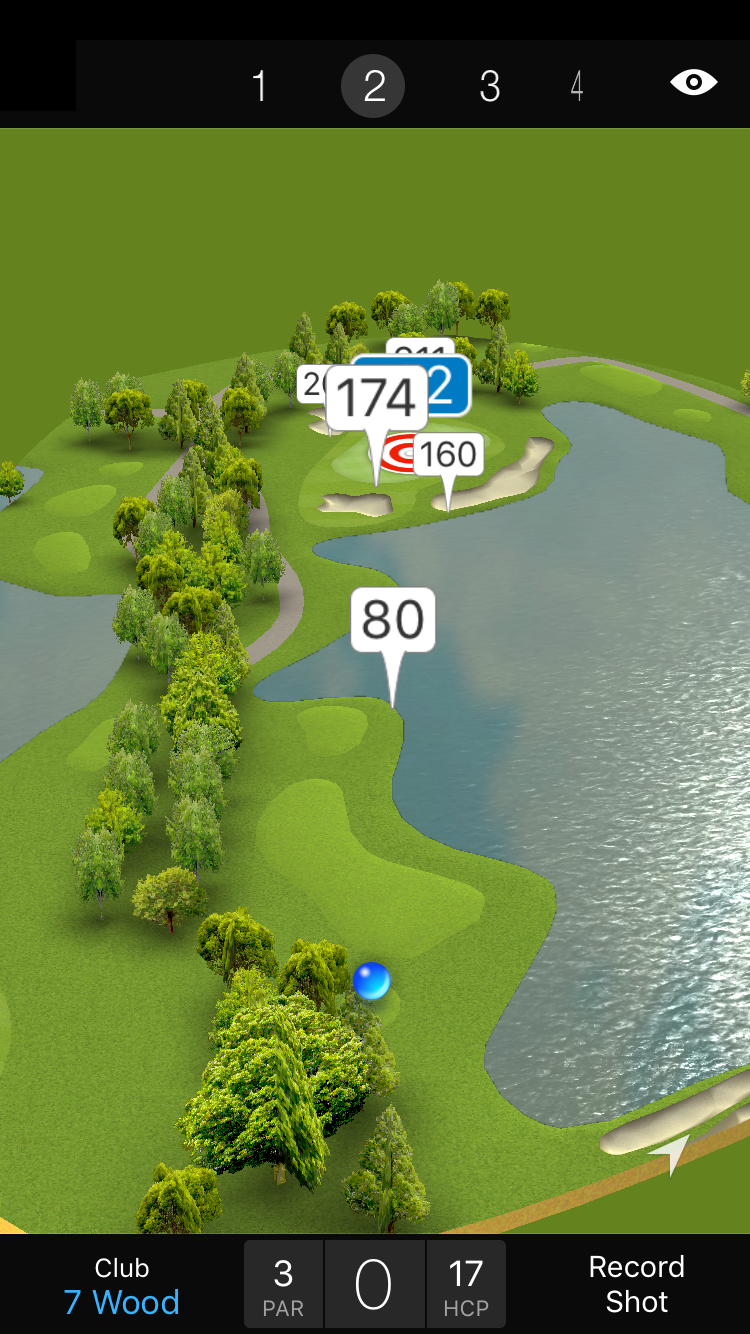
Task: Tap the white location arrow icon
Action: [x=672, y=1152]
